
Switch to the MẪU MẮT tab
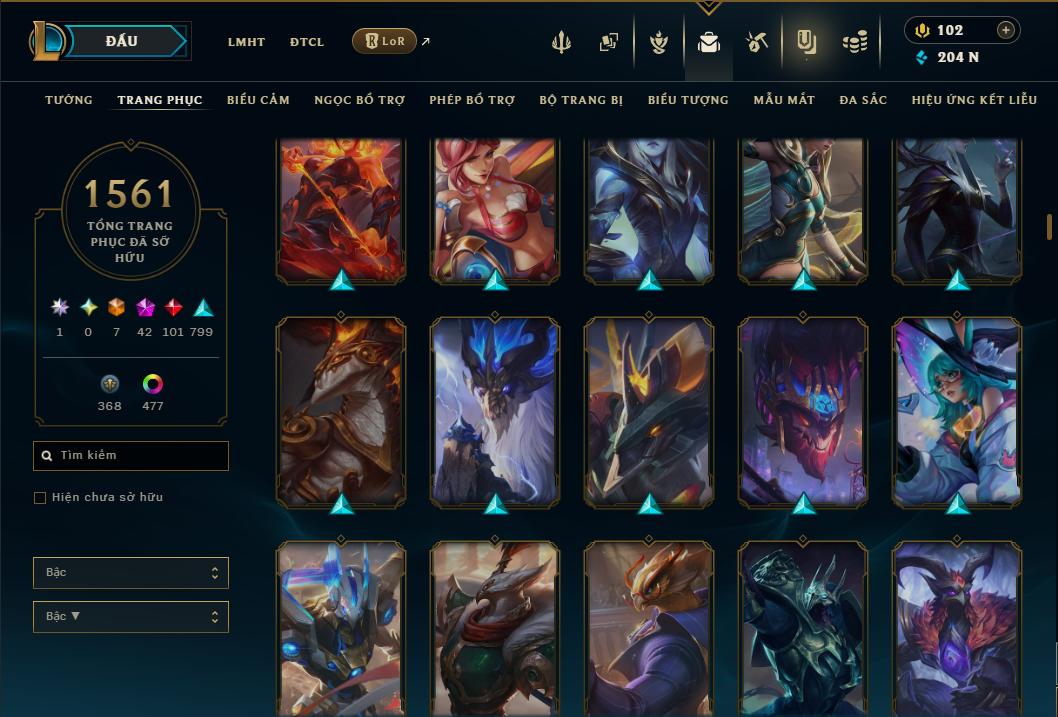[x=784, y=100]
